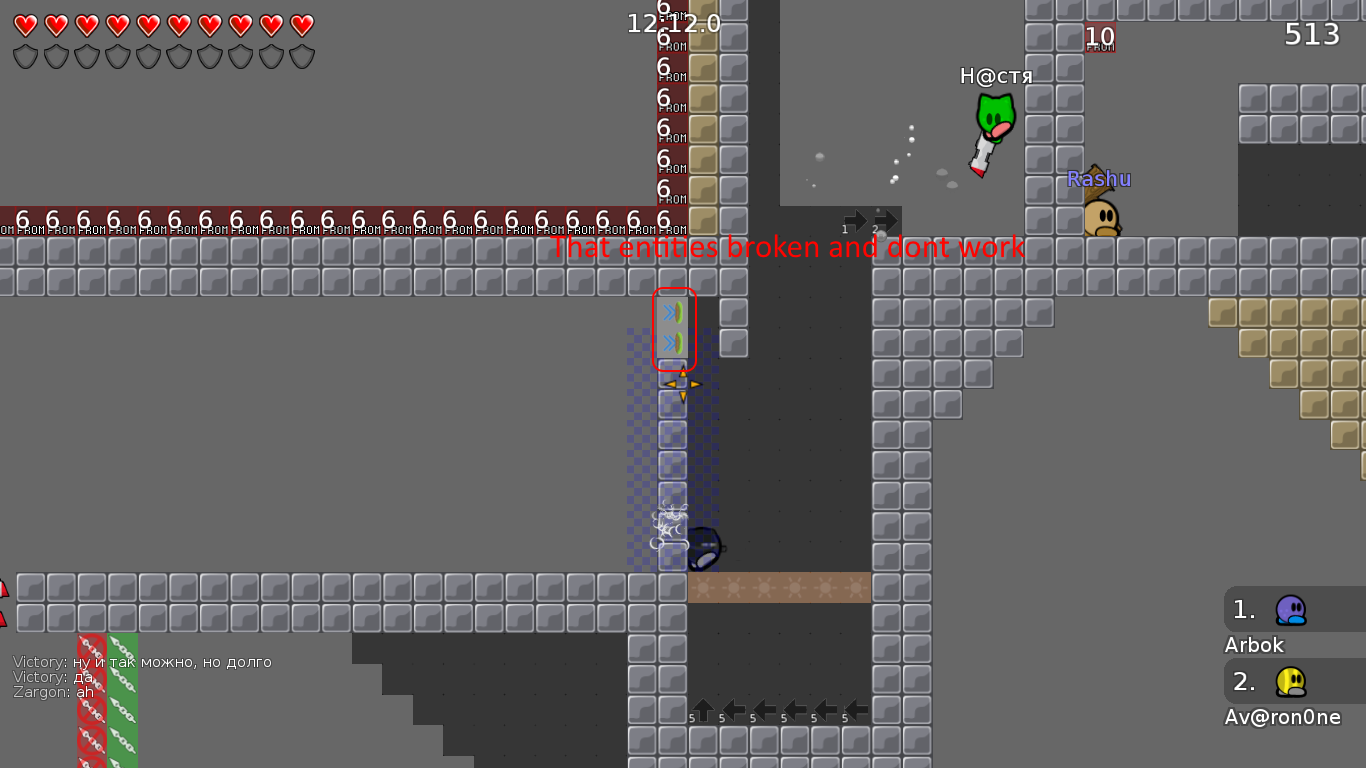Toggle the leftmost empty shield slot
The image size is (1366, 768).
(x=25, y=57)
